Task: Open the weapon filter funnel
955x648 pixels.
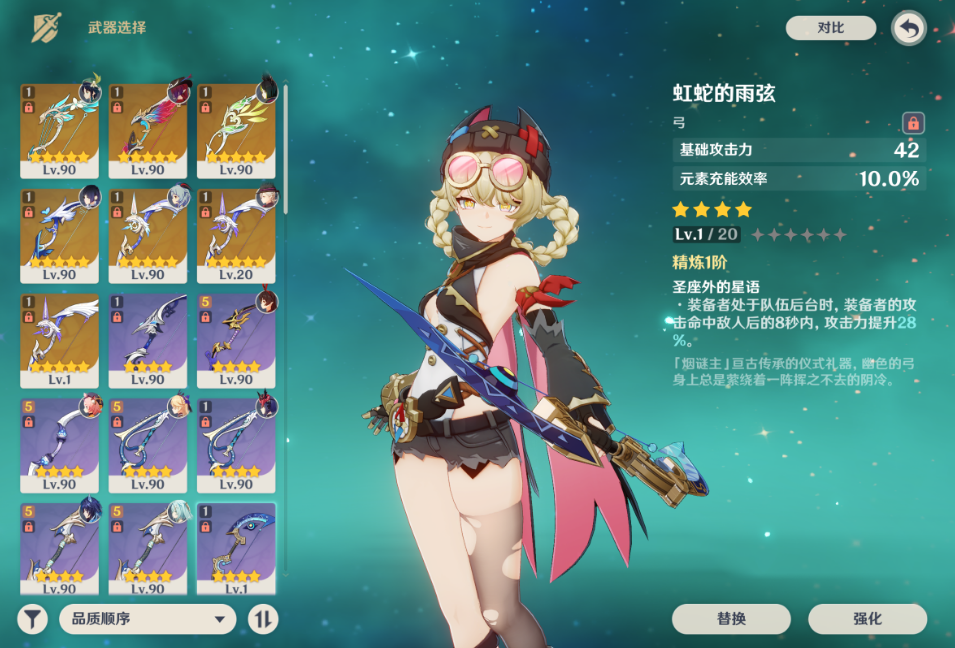Action: pyautogui.click(x=33, y=619)
